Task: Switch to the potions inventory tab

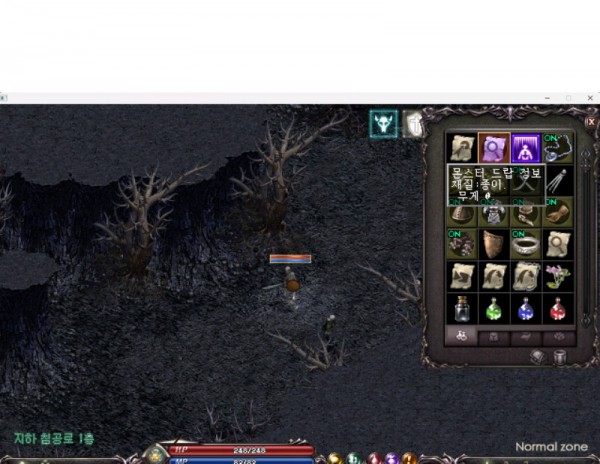Action: click(x=461, y=338)
